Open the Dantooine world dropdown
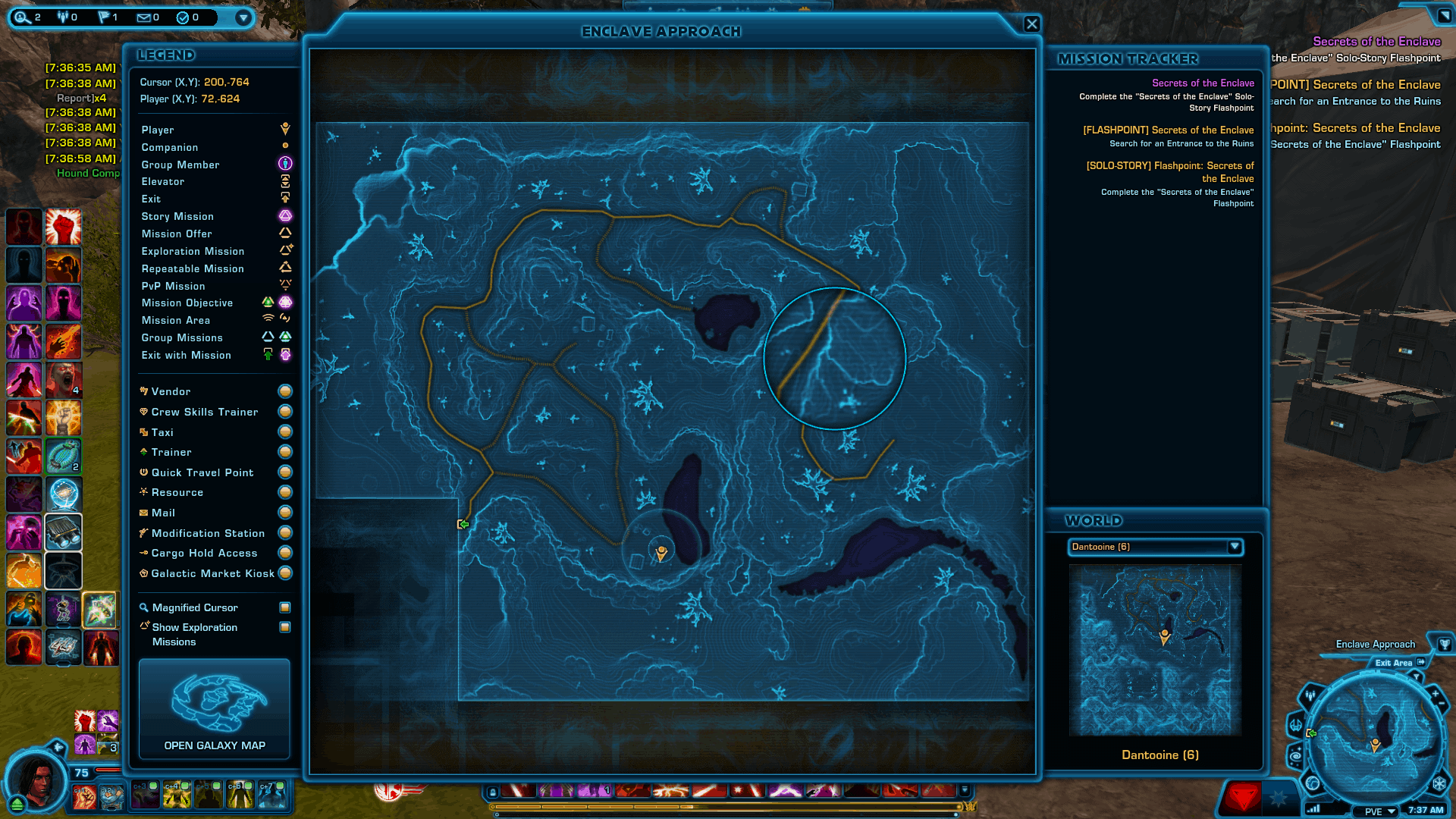The image size is (1456, 819). point(1234,547)
